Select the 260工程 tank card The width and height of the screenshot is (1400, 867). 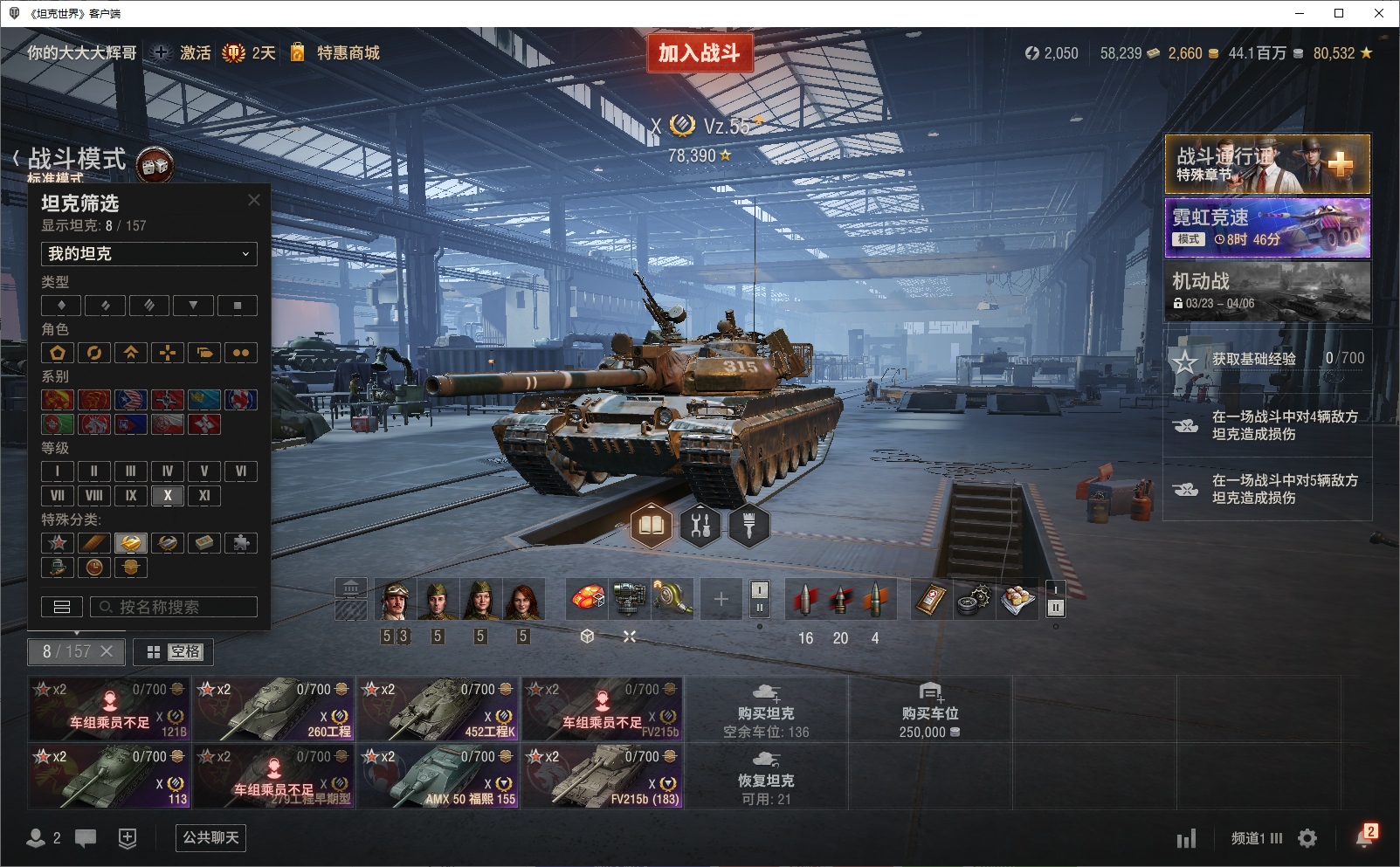[x=274, y=709]
